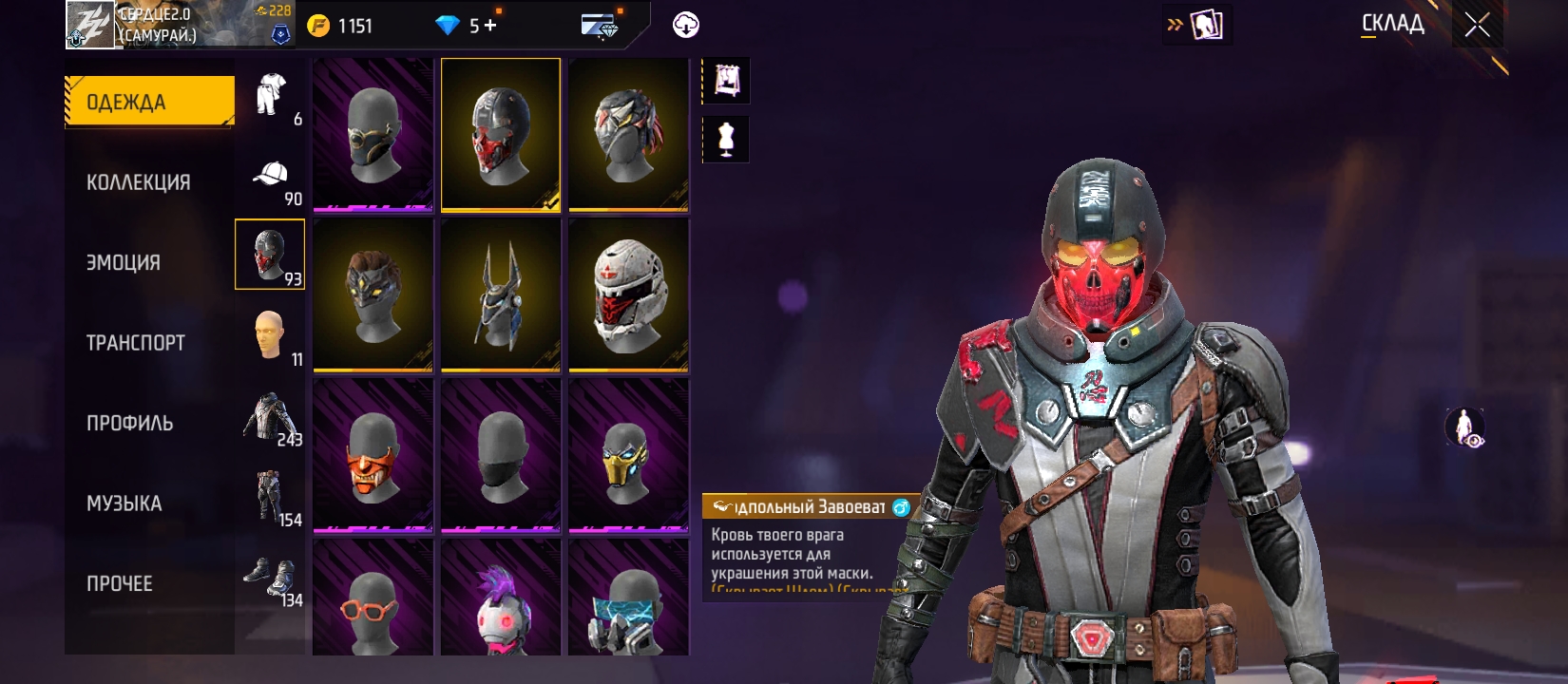Close the СКЛАД screen with X
Image resolution: width=1568 pixels, height=684 pixels.
[1477, 25]
